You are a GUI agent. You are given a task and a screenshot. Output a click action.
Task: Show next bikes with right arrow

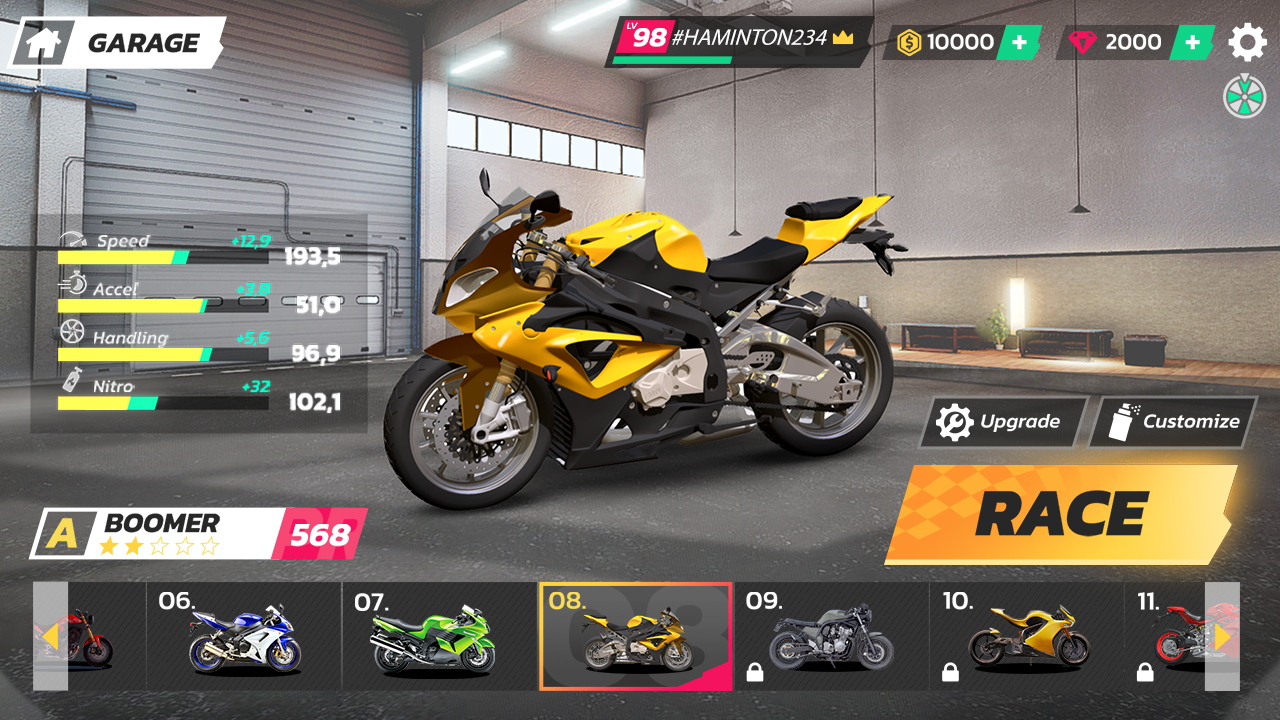[x=1222, y=636]
